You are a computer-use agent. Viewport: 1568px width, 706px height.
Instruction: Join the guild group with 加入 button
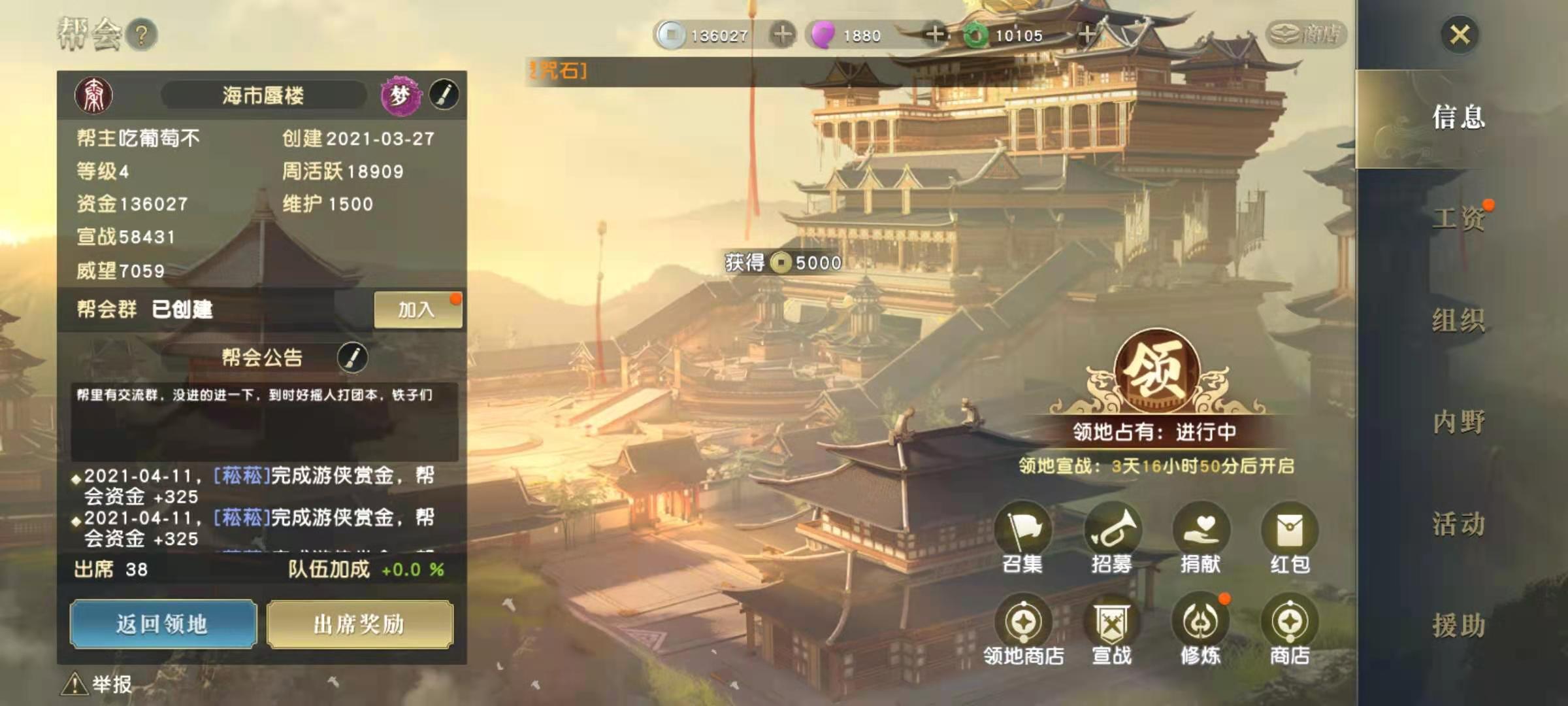tap(417, 309)
